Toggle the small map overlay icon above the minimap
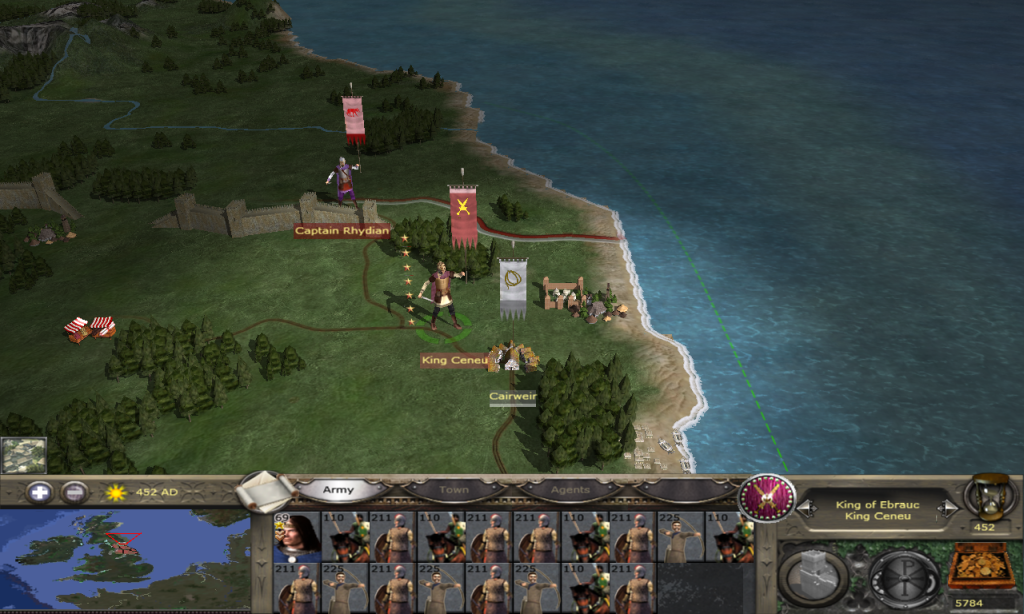 (x=23, y=455)
